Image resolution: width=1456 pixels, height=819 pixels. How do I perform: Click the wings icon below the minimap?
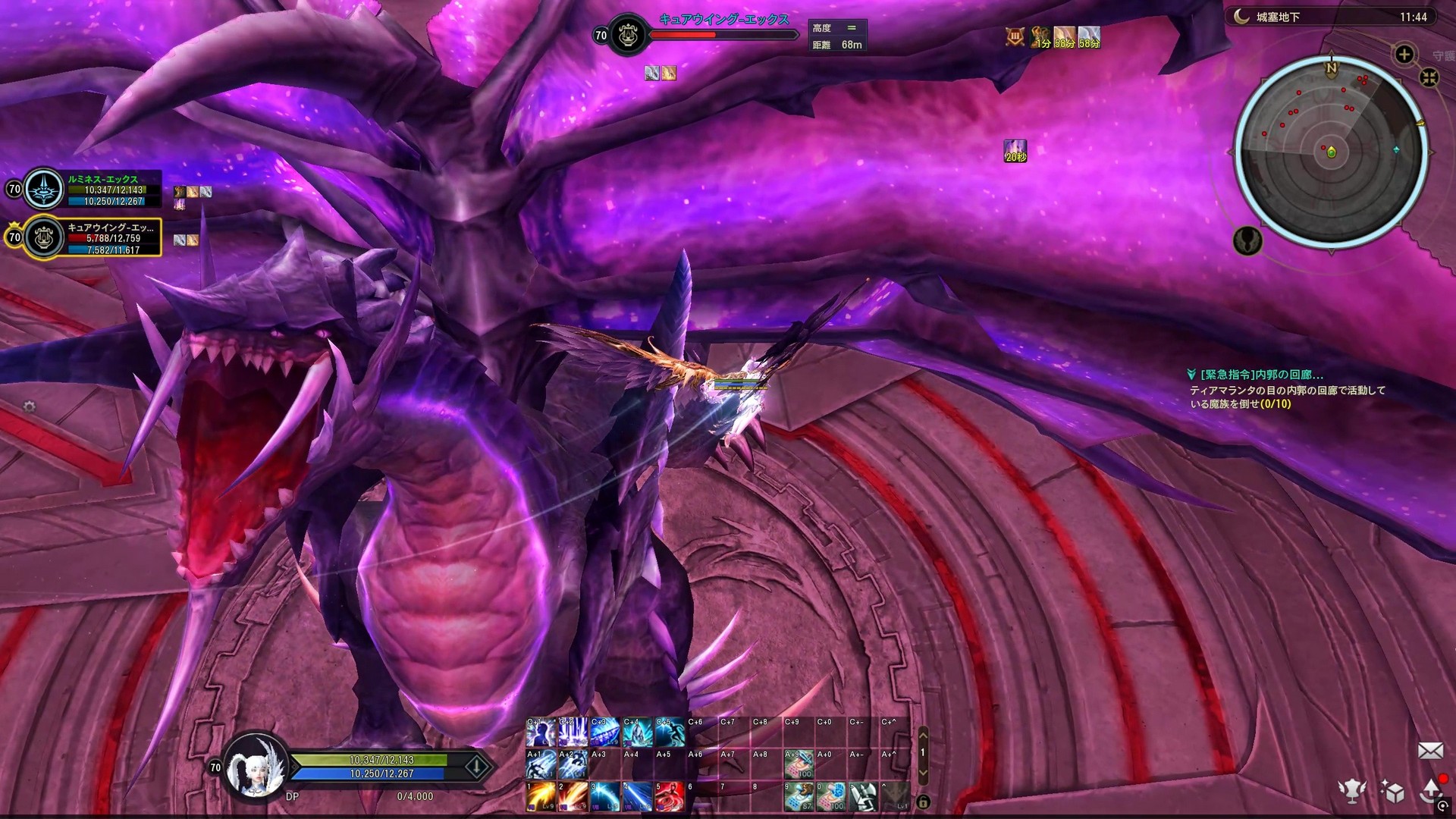(x=1247, y=240)
